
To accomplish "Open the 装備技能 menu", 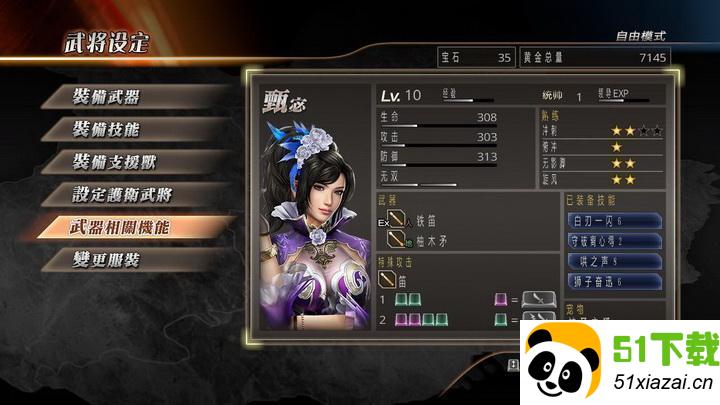I will coord(106,129).
